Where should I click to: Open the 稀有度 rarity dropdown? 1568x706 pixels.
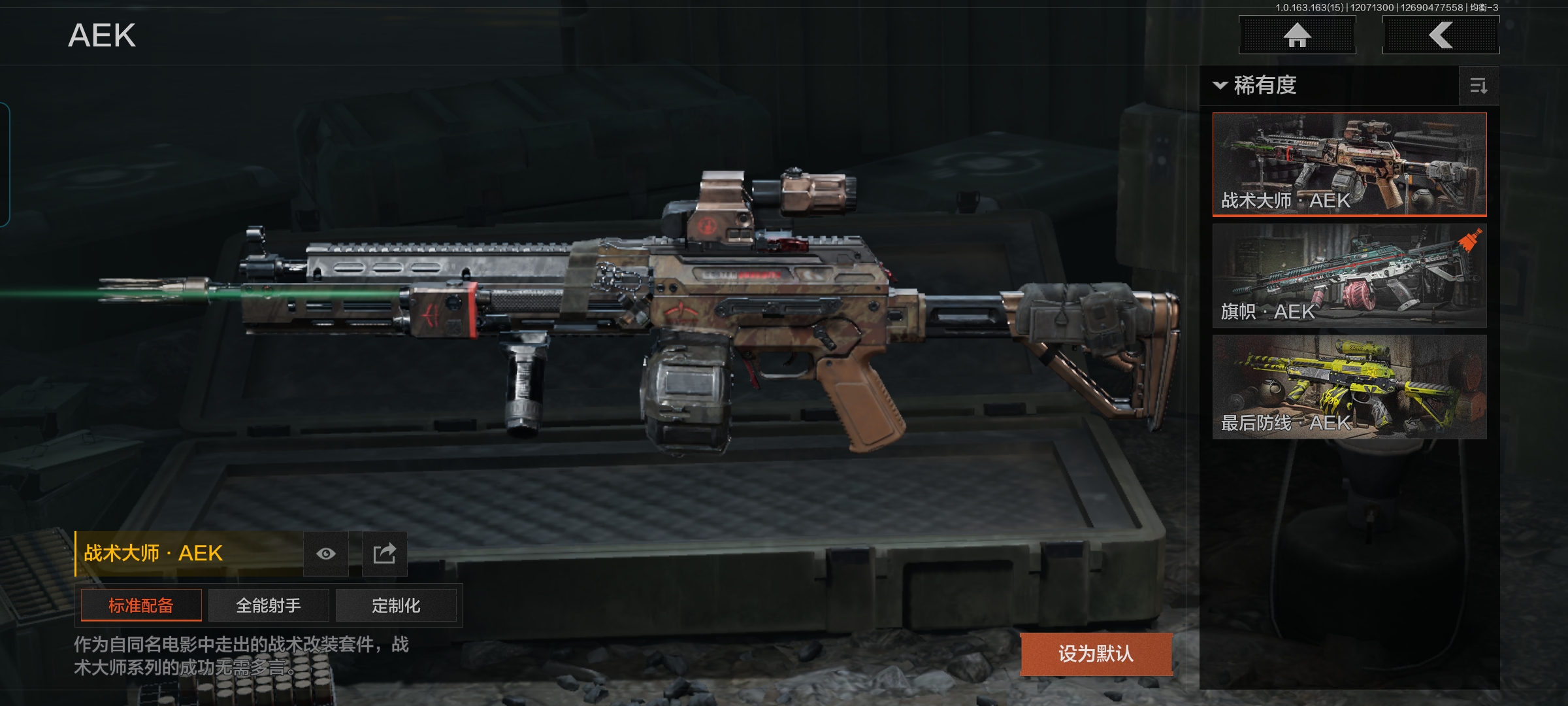(x=1256, y=86)
